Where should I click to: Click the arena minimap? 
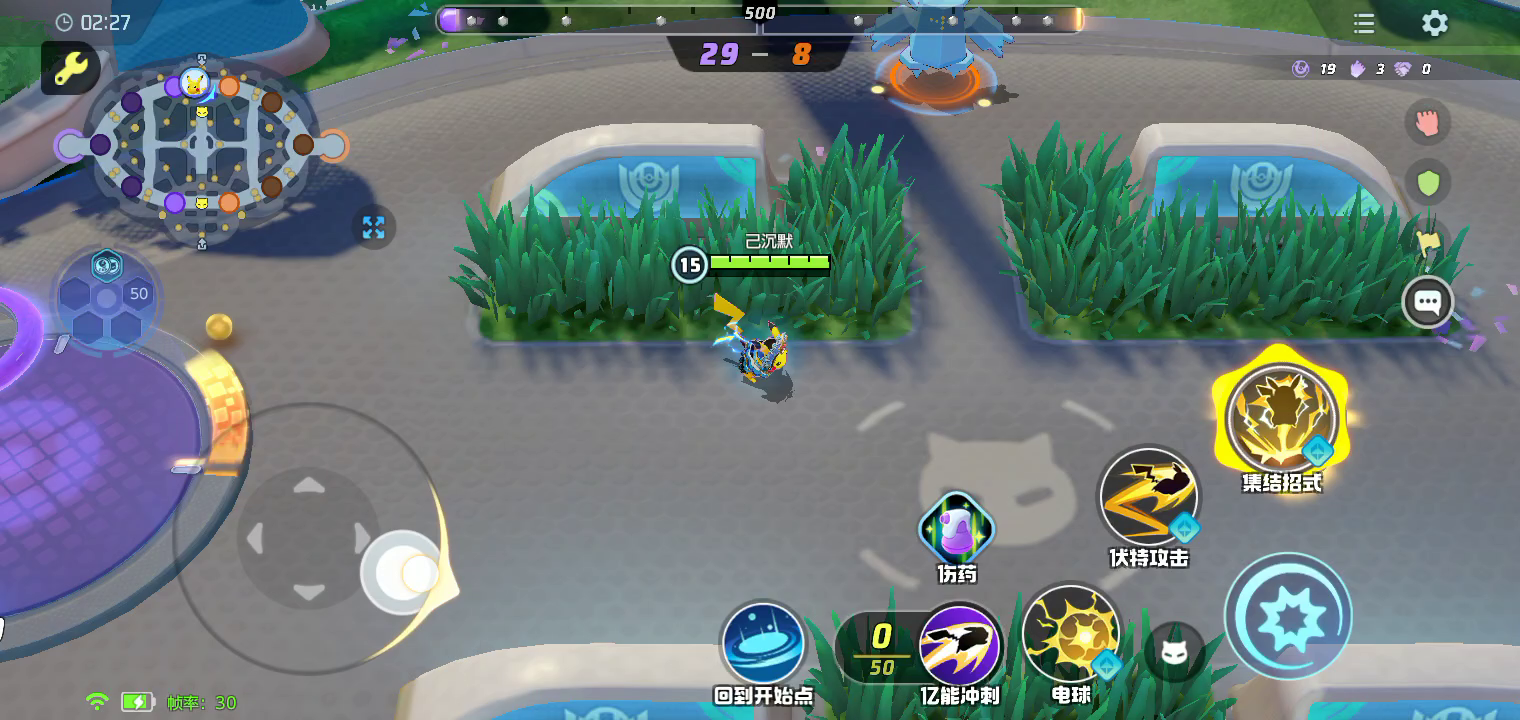(x=201, y=146)
